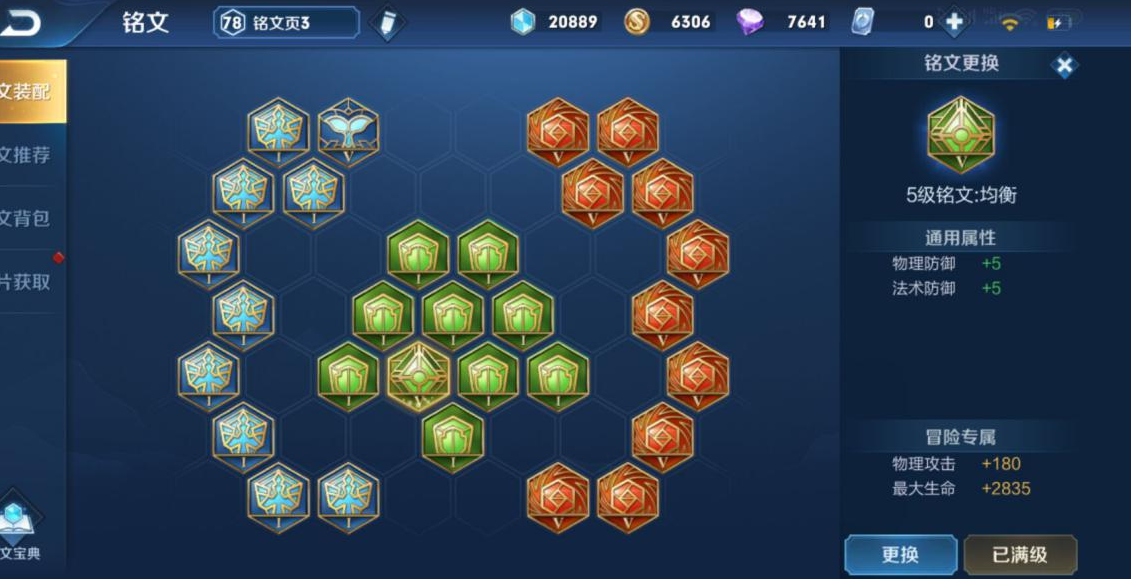Click the 更换 button

900,554
